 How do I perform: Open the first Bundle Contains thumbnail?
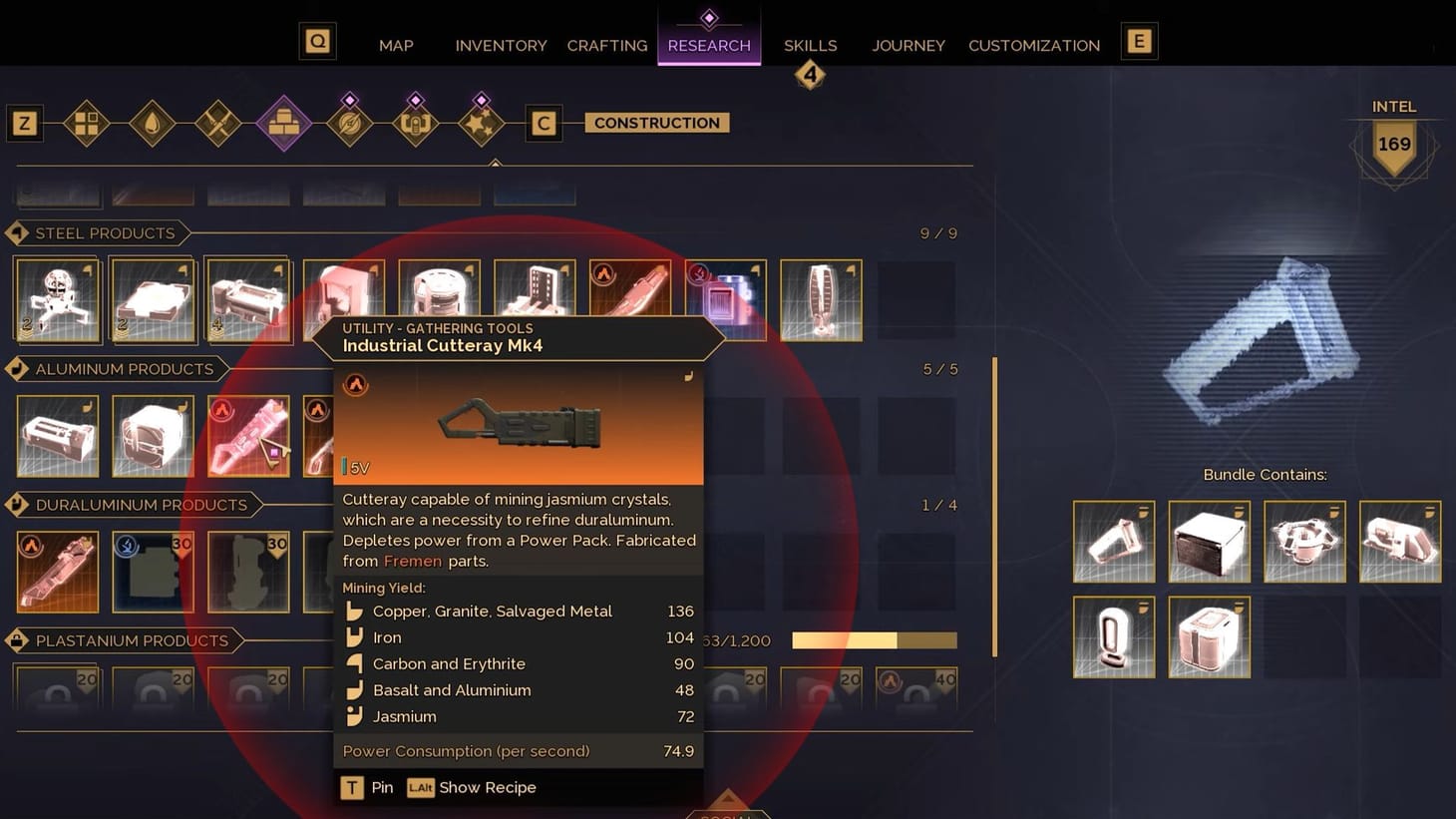(1113, 541)
